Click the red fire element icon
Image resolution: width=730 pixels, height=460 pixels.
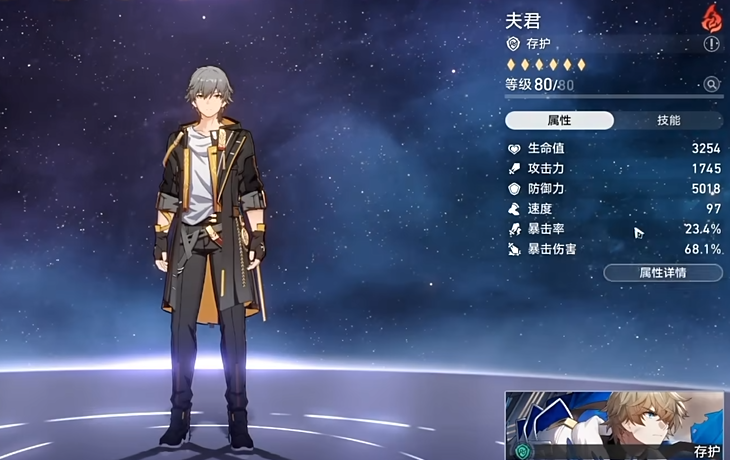pyautogui.click(x=712, y=16)
